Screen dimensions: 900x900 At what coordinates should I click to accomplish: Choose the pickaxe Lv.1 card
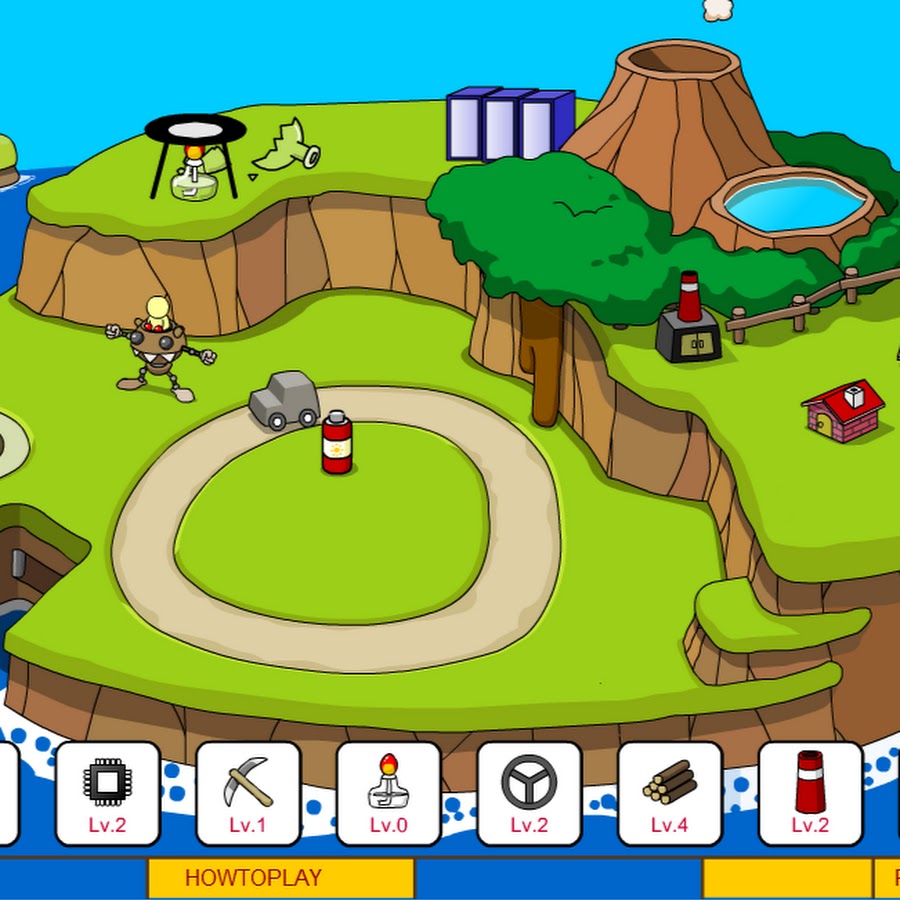pyautogui.click(x=248, y=793)
